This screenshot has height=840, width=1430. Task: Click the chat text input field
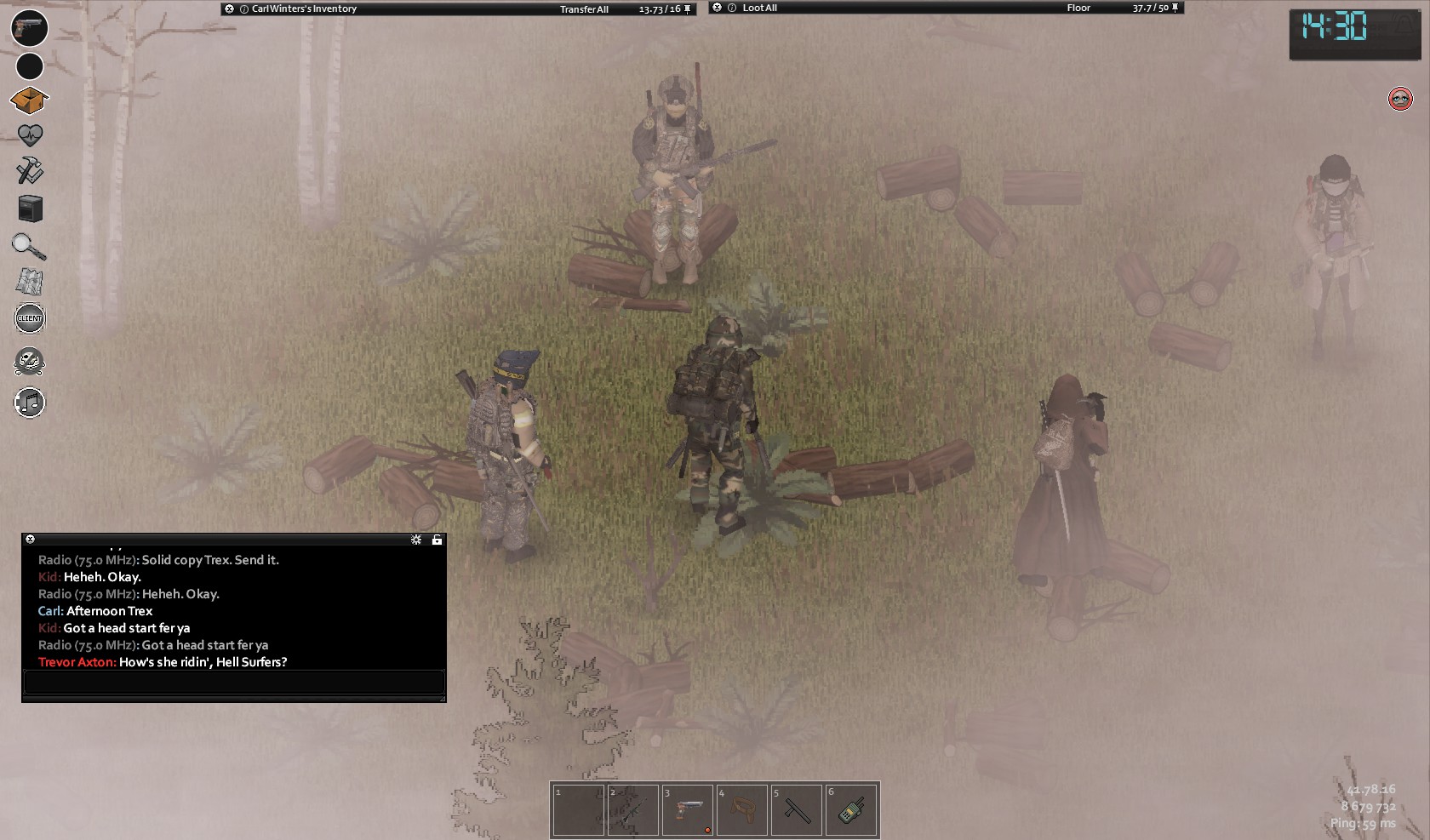tap(233, 682)
